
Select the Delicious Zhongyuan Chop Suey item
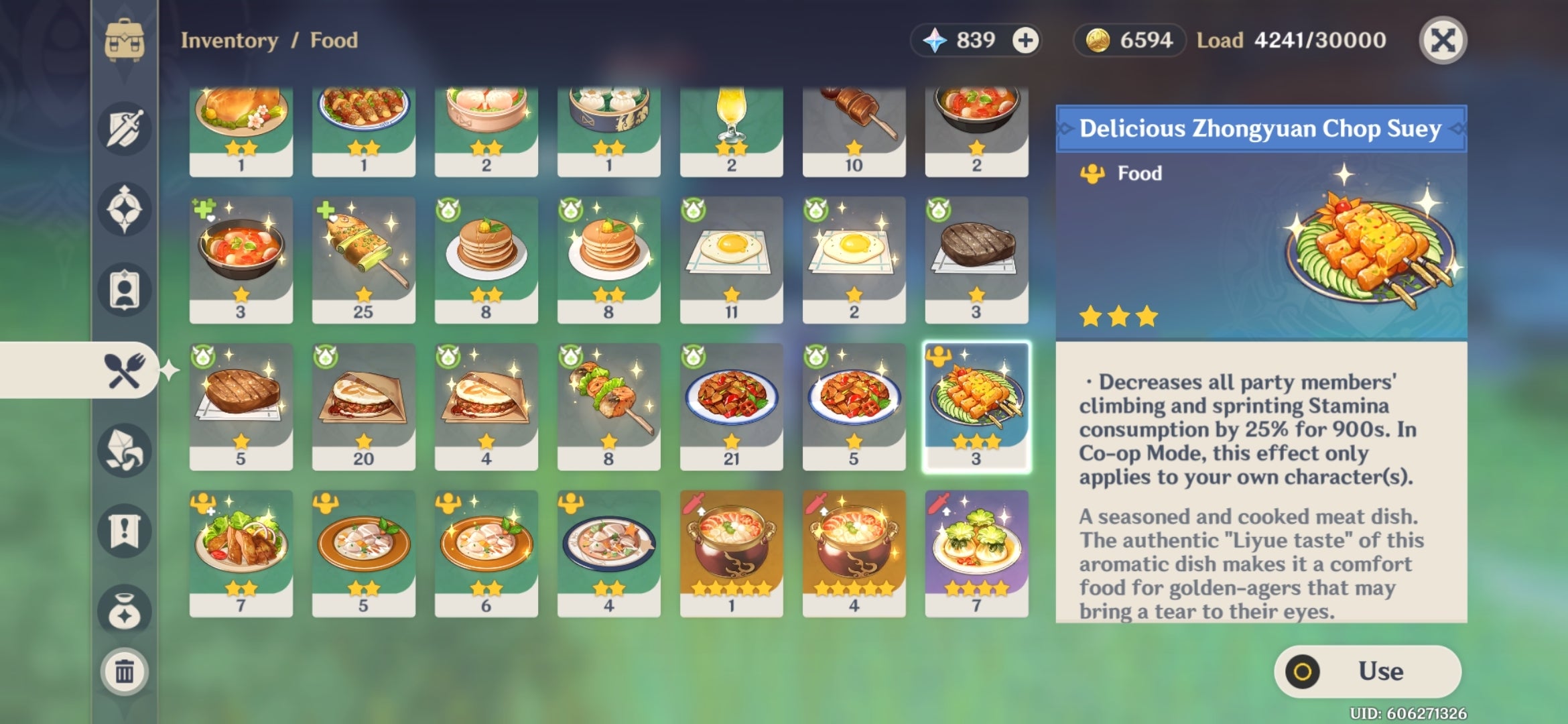point(977,402)
